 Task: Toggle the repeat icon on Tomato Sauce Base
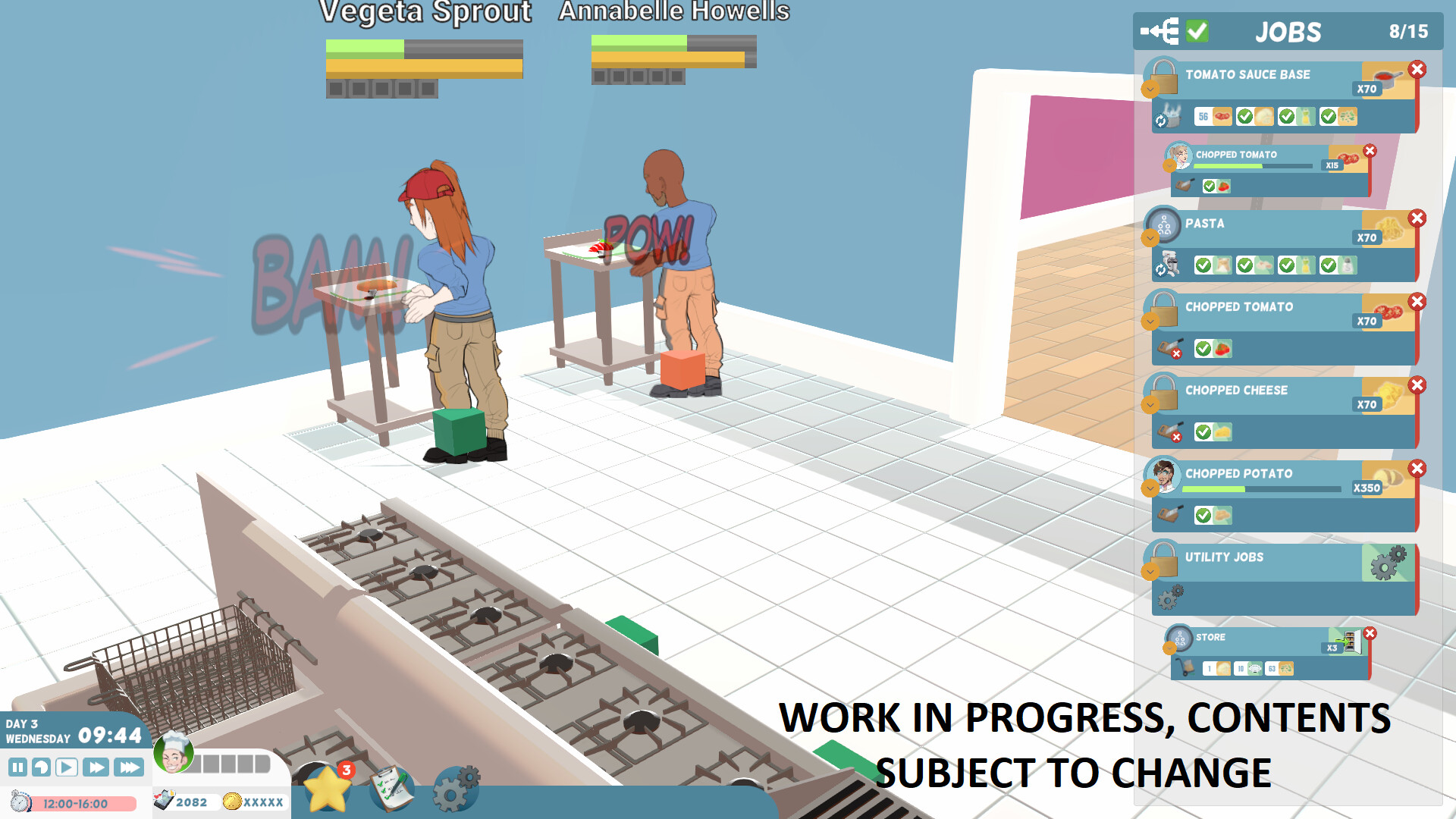[x=1161, y=121]
